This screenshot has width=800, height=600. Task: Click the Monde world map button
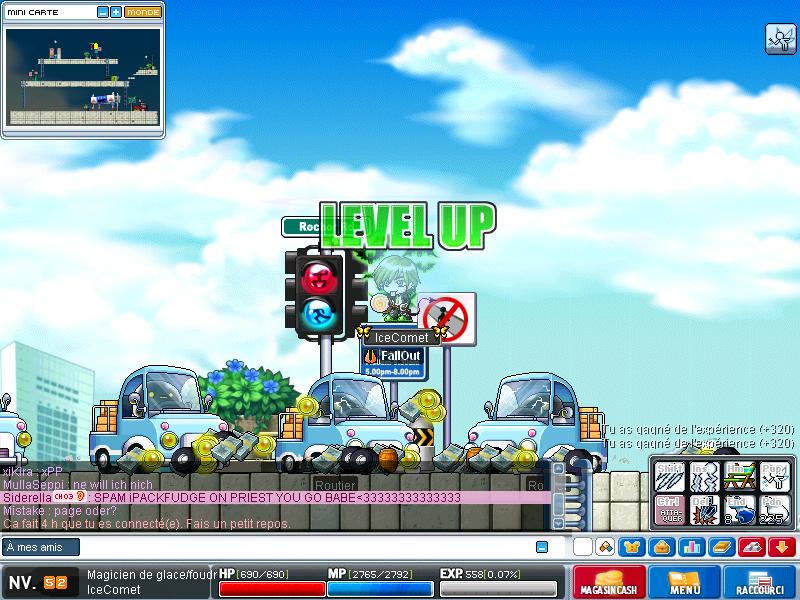point(143,12)
